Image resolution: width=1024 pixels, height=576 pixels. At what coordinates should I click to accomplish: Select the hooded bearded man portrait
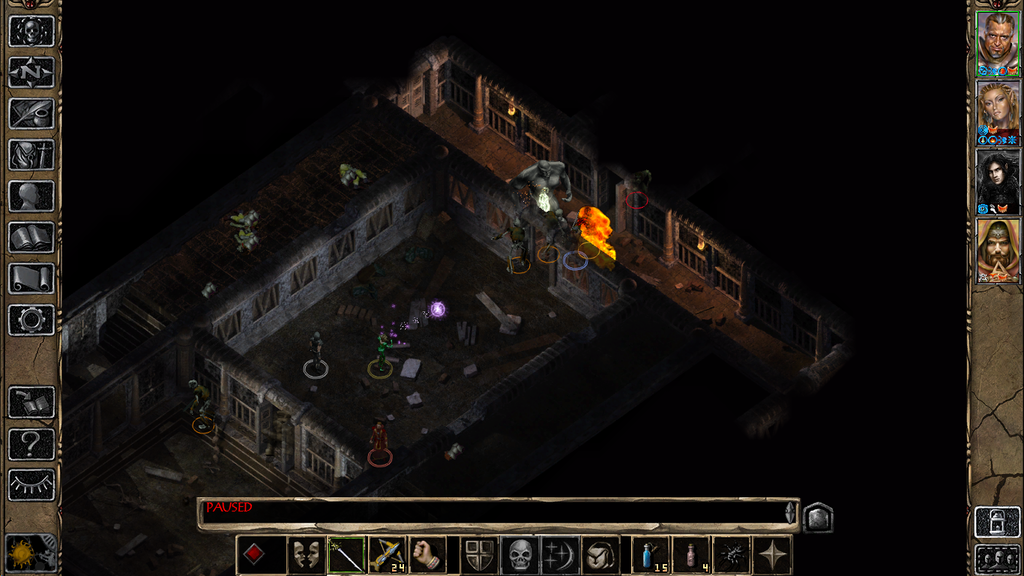point(998,250)
